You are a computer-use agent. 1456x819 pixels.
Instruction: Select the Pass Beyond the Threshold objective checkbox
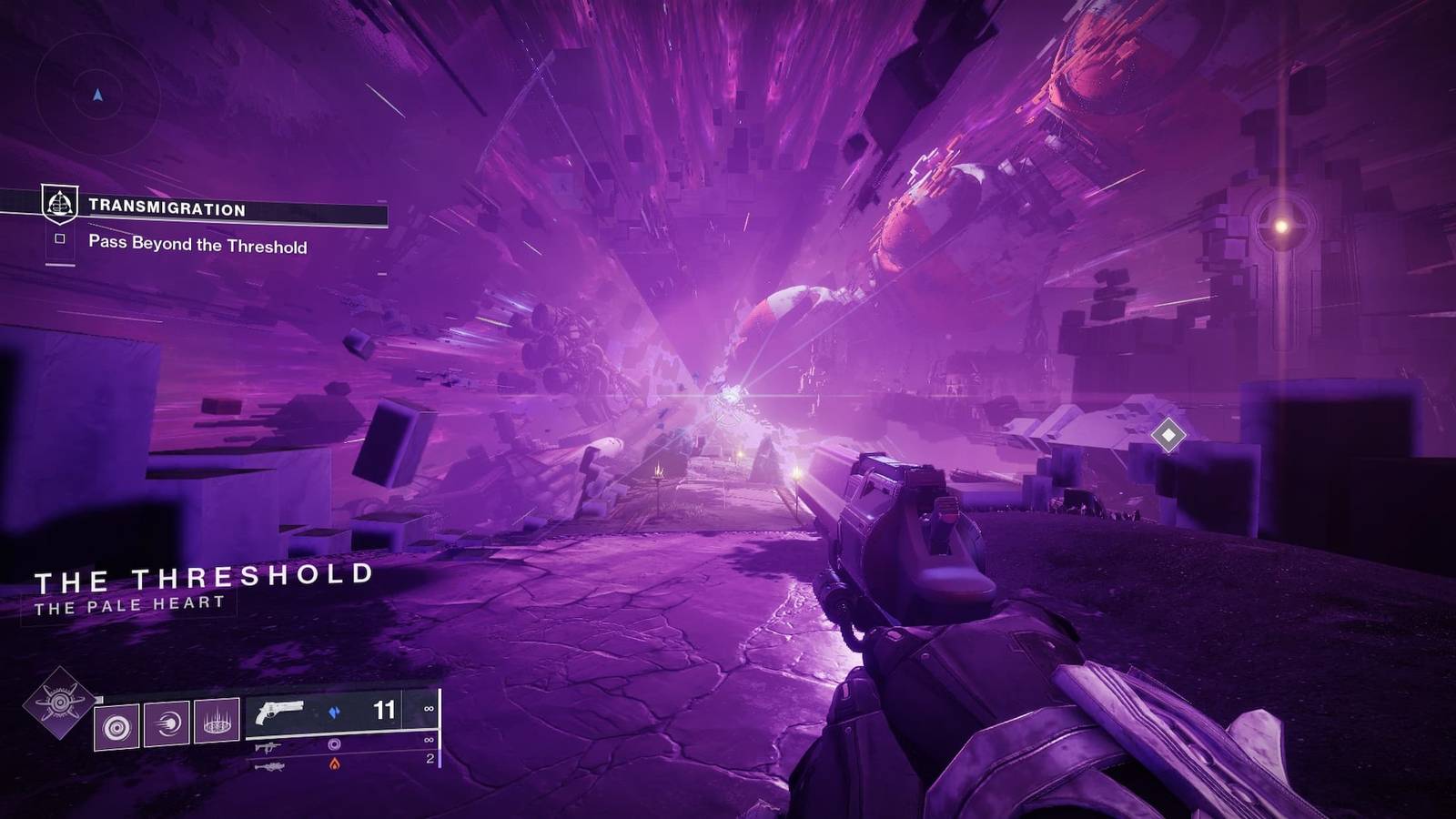coord(60,239)
